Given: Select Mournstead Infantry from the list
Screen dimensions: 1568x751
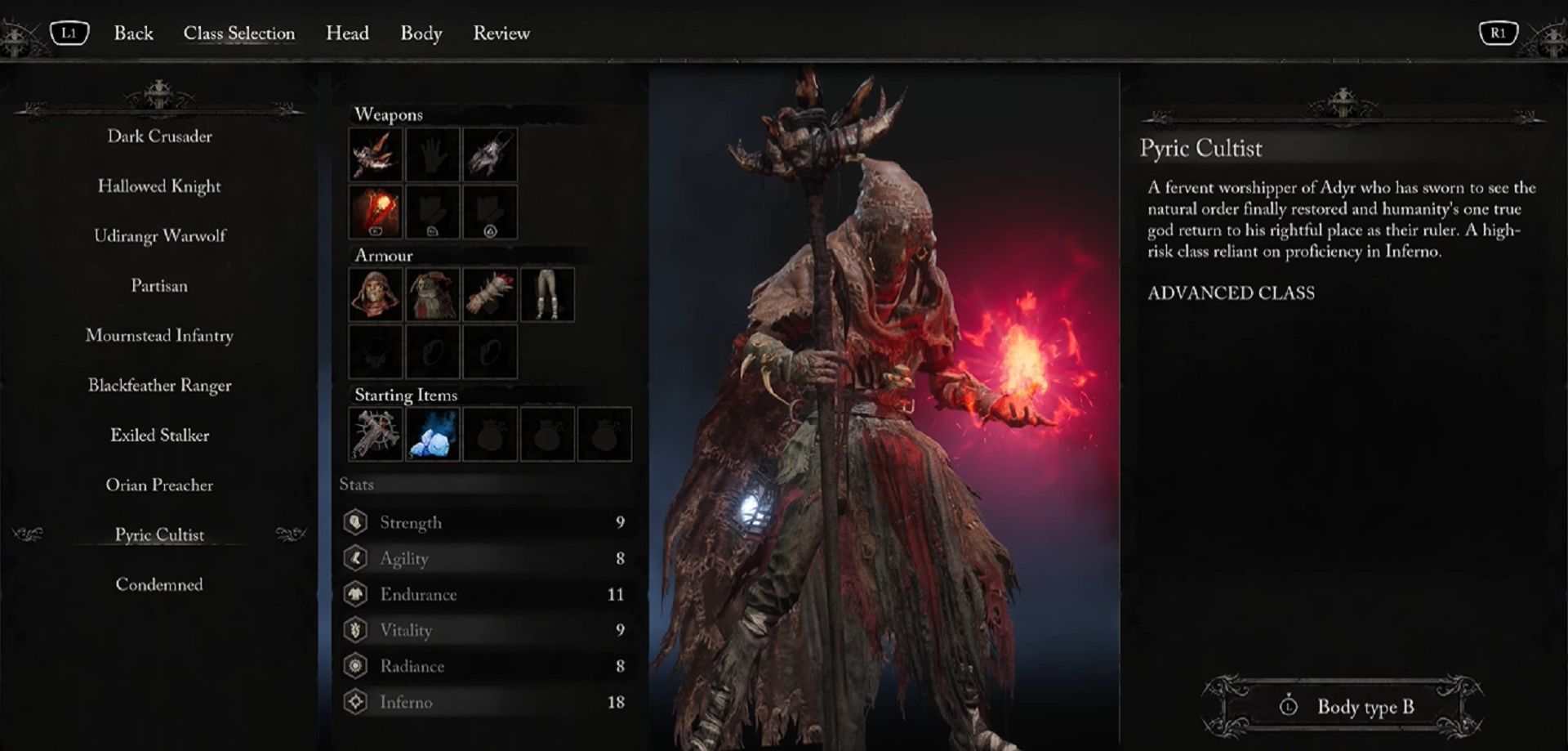Looking at the screenshot, I should point(159,336).
